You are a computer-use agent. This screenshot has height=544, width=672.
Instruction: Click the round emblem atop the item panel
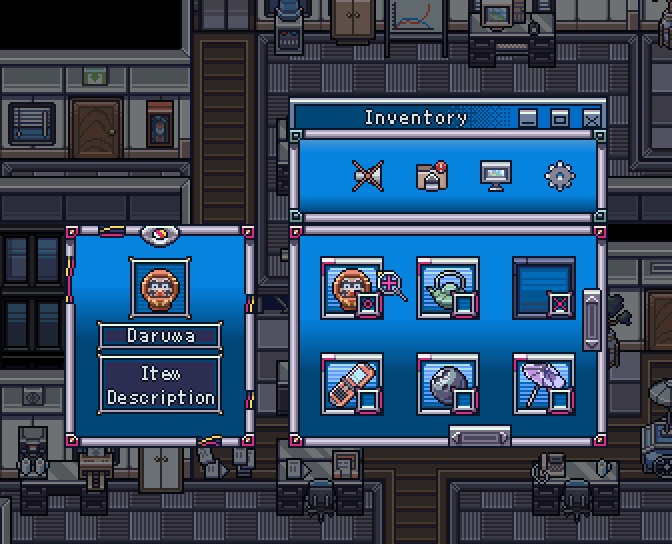tap(159, 235)
